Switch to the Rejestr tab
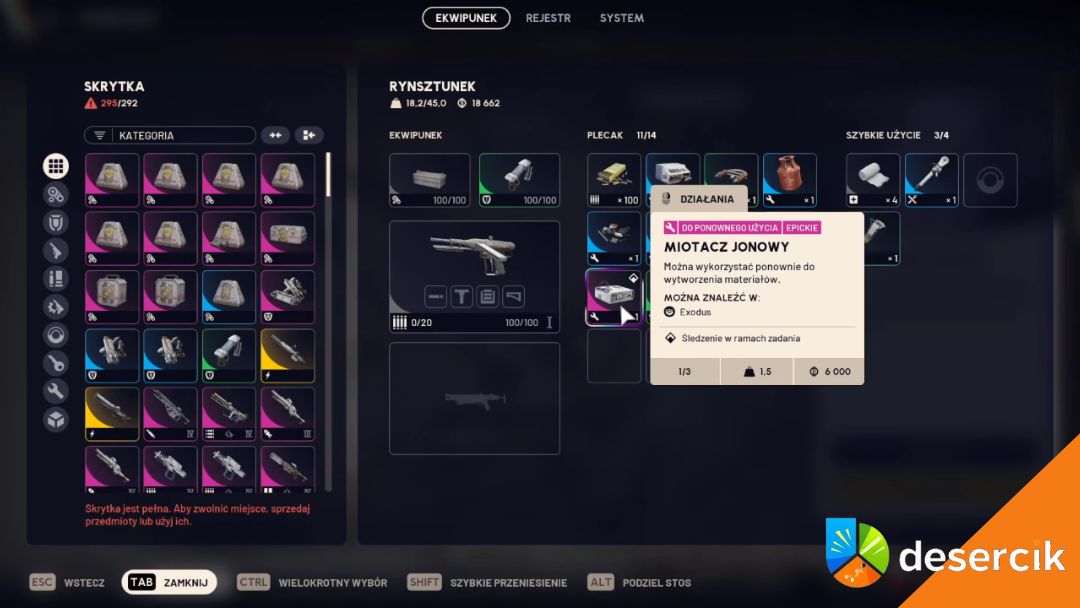This screenshot has width=1080, height=608. [548, 18]
